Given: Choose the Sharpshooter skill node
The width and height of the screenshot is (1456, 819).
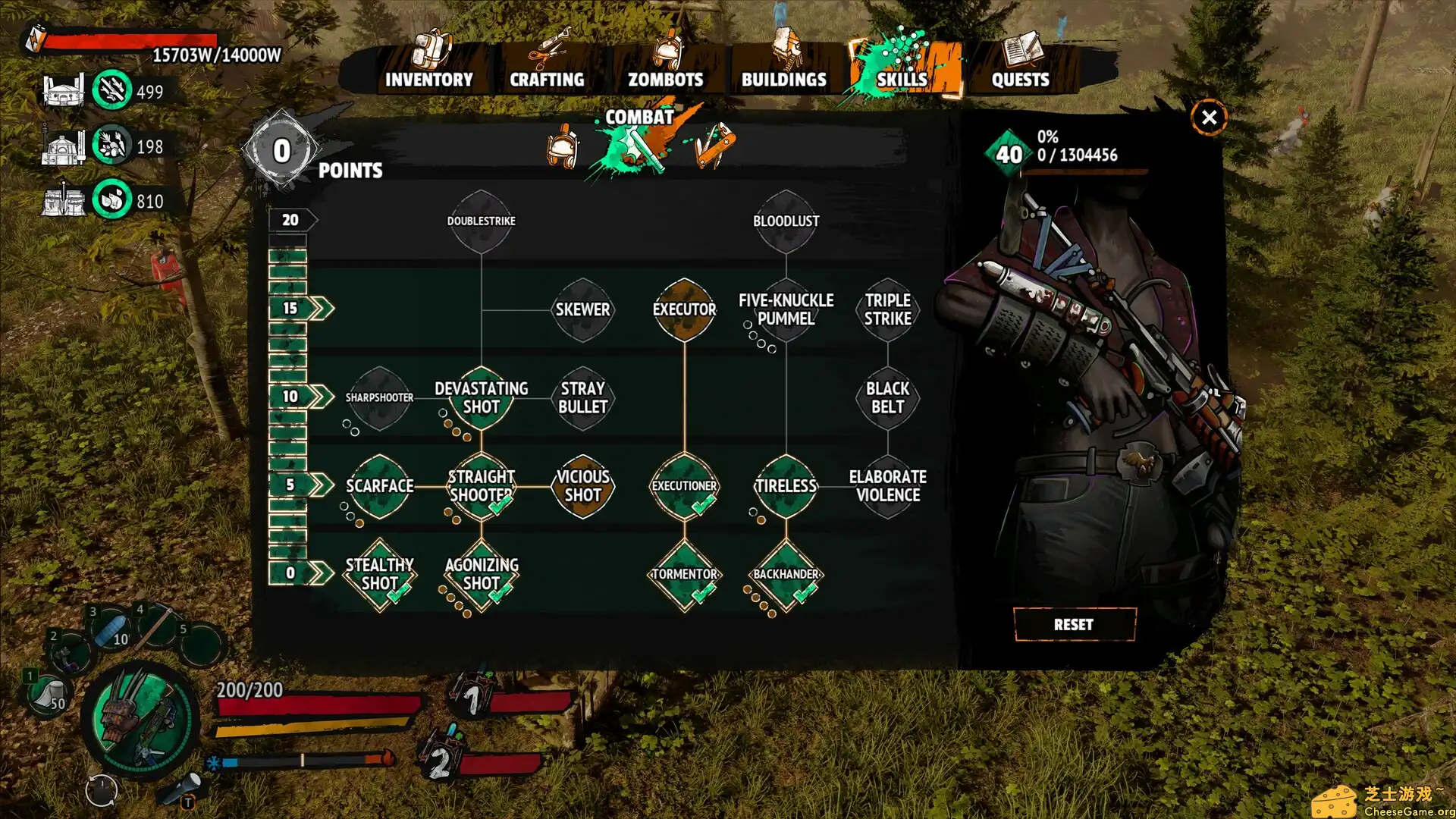Looking at the screenshot, I should 379,397.
